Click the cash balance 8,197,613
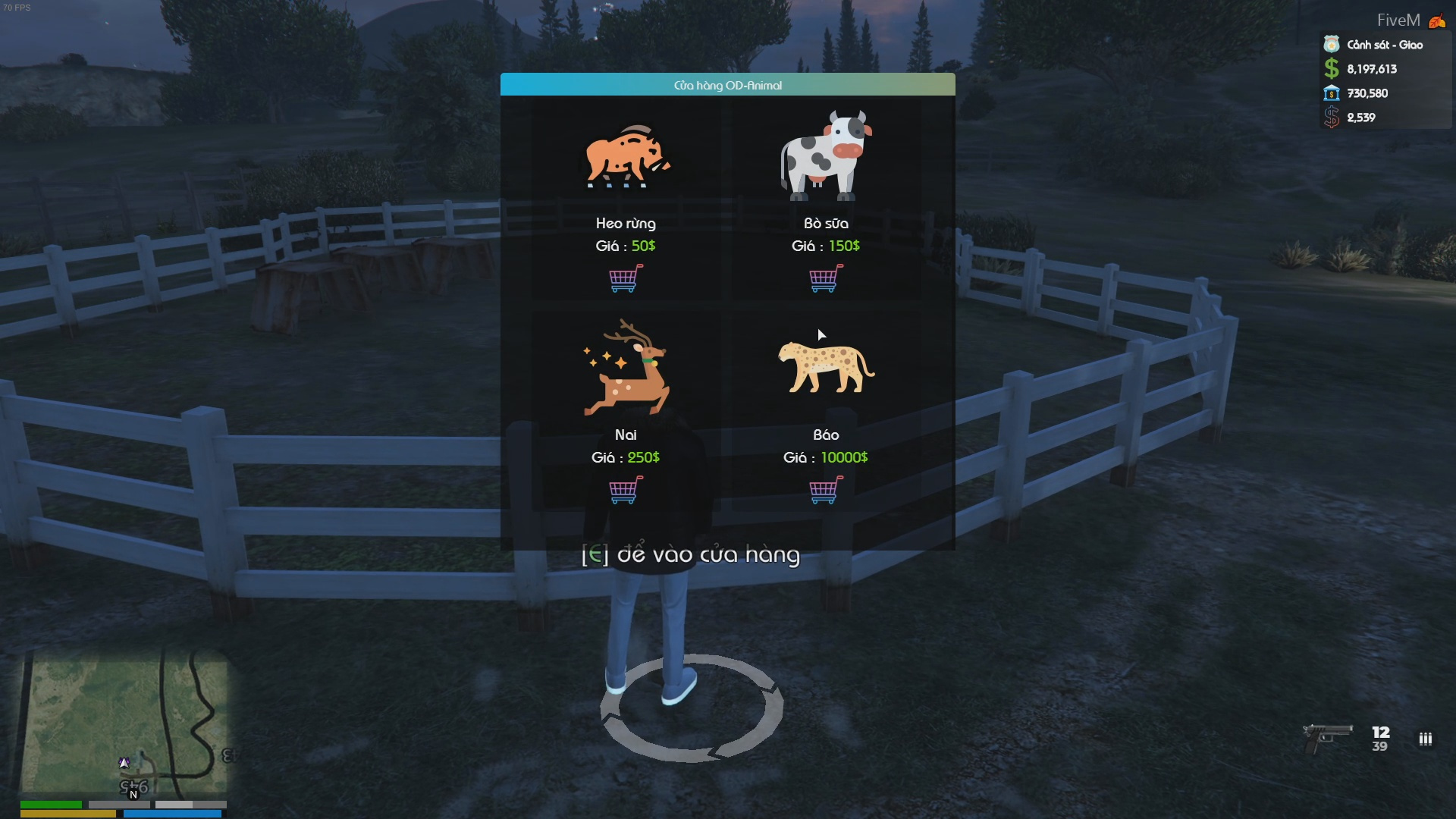This screenshot has width=1456, height=819. point(1371,69)
